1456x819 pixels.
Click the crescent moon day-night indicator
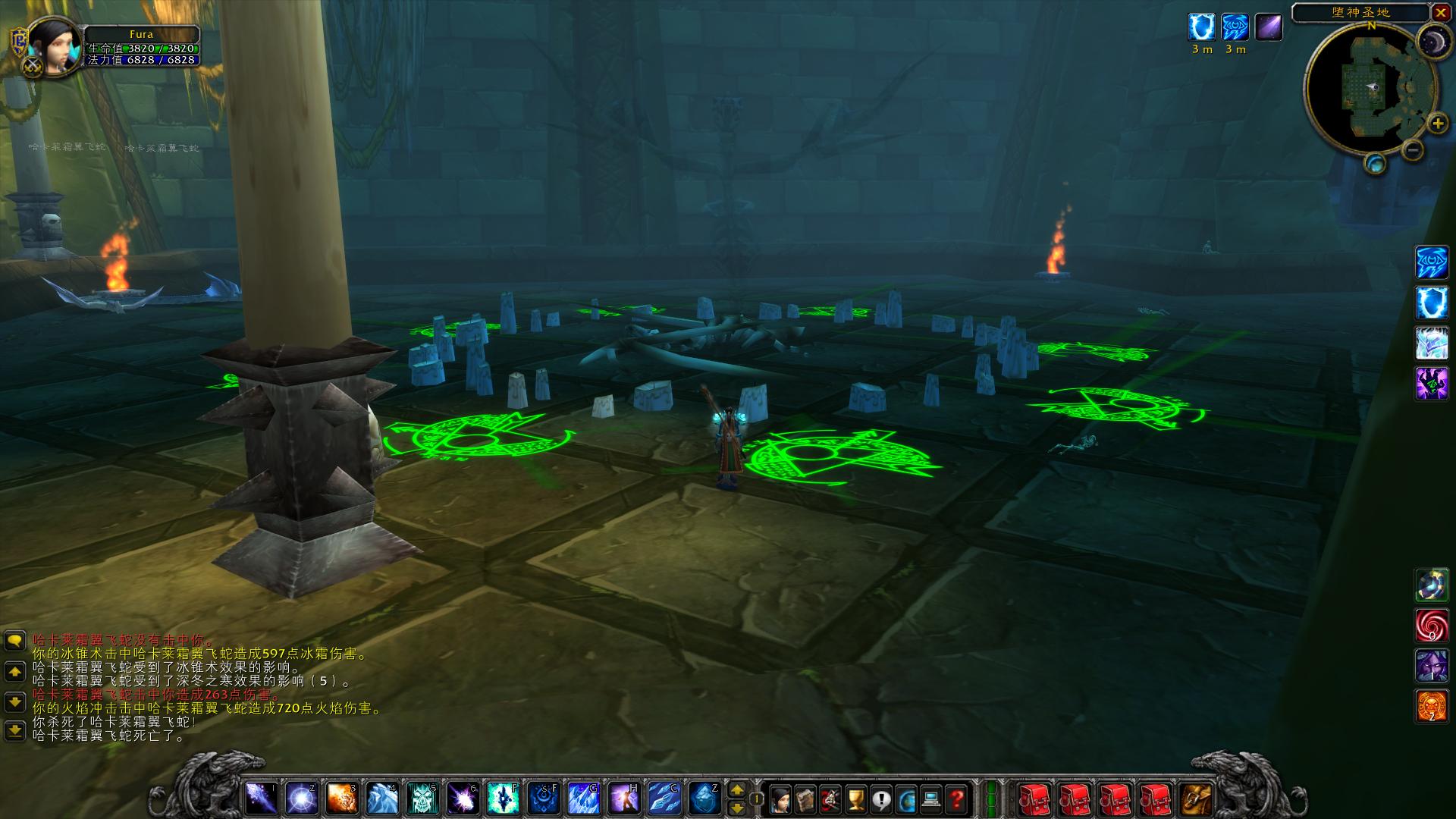[1432, 41]
